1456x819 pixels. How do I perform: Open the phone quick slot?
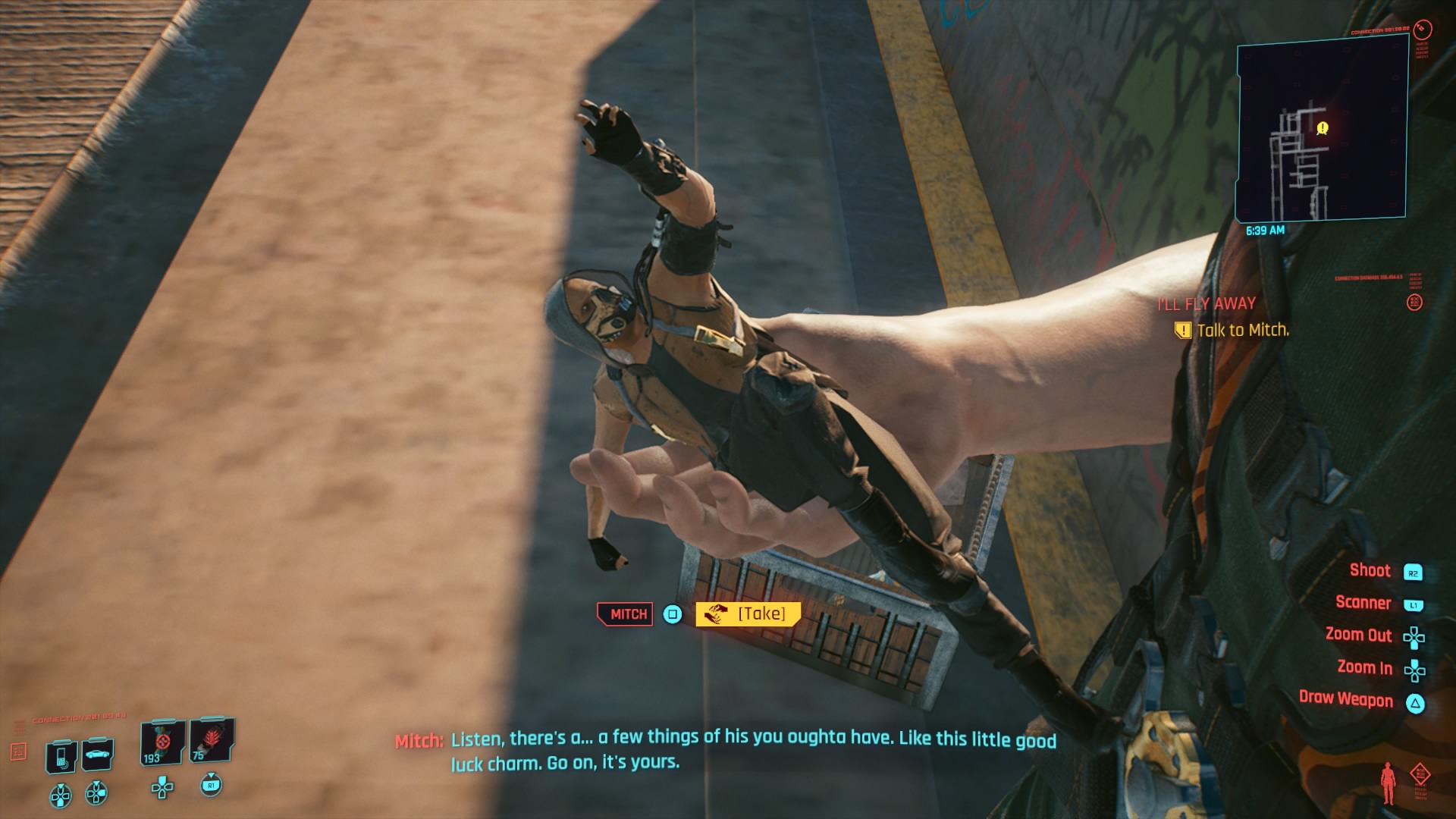coord(61,756)
